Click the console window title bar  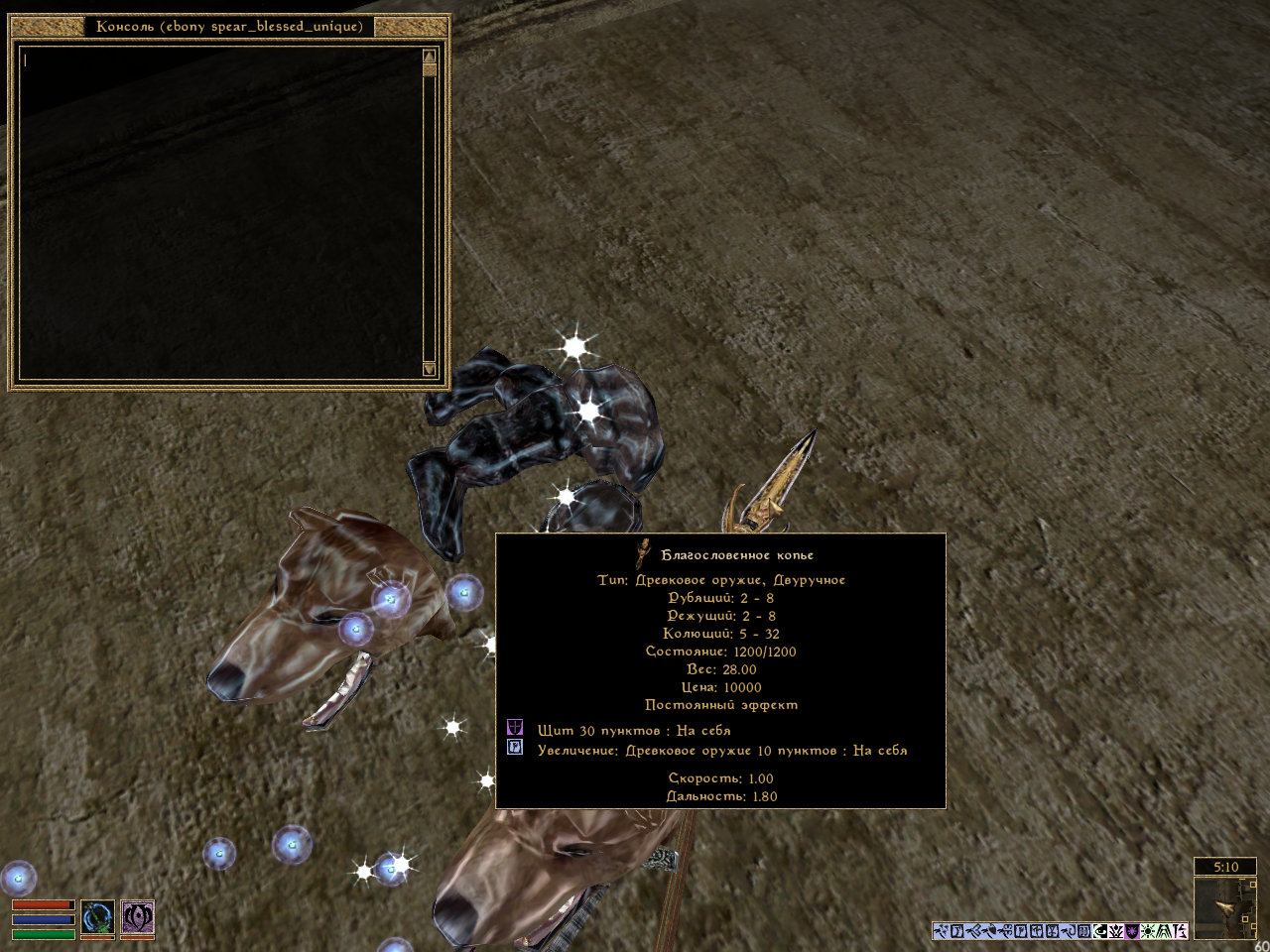point(229,27)
